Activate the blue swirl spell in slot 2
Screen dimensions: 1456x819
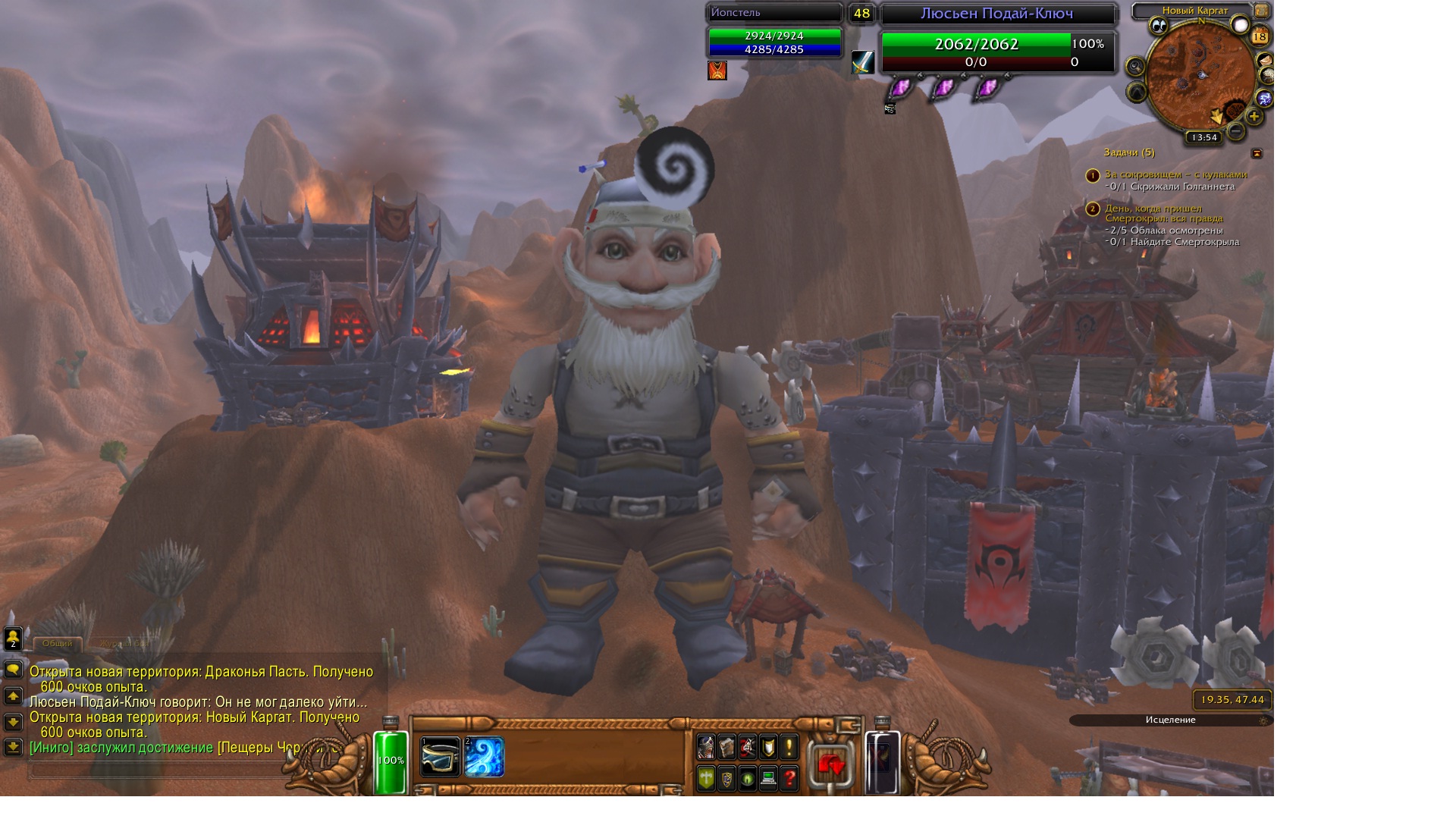tap(484, 757)
